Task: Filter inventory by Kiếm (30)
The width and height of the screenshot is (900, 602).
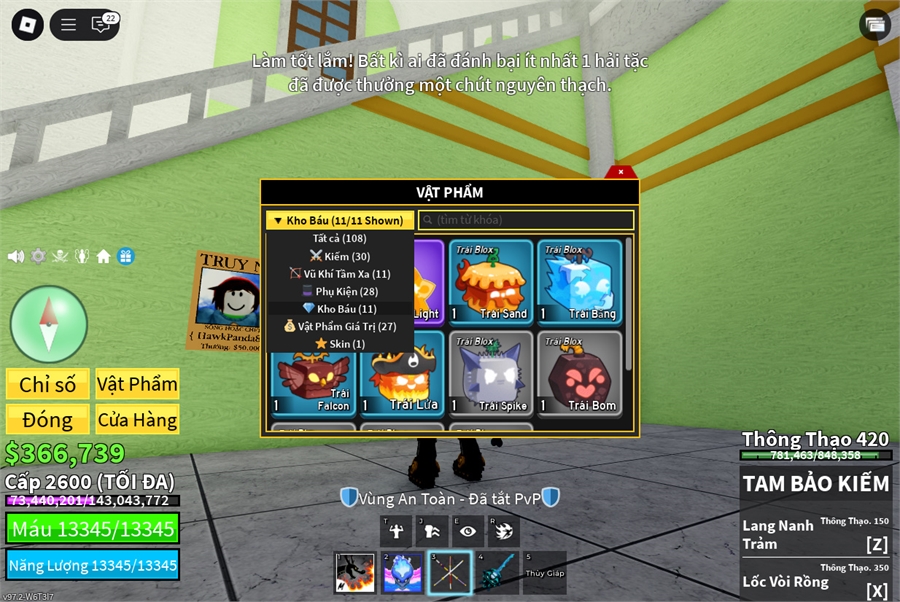Action: [x=340, y=256]
